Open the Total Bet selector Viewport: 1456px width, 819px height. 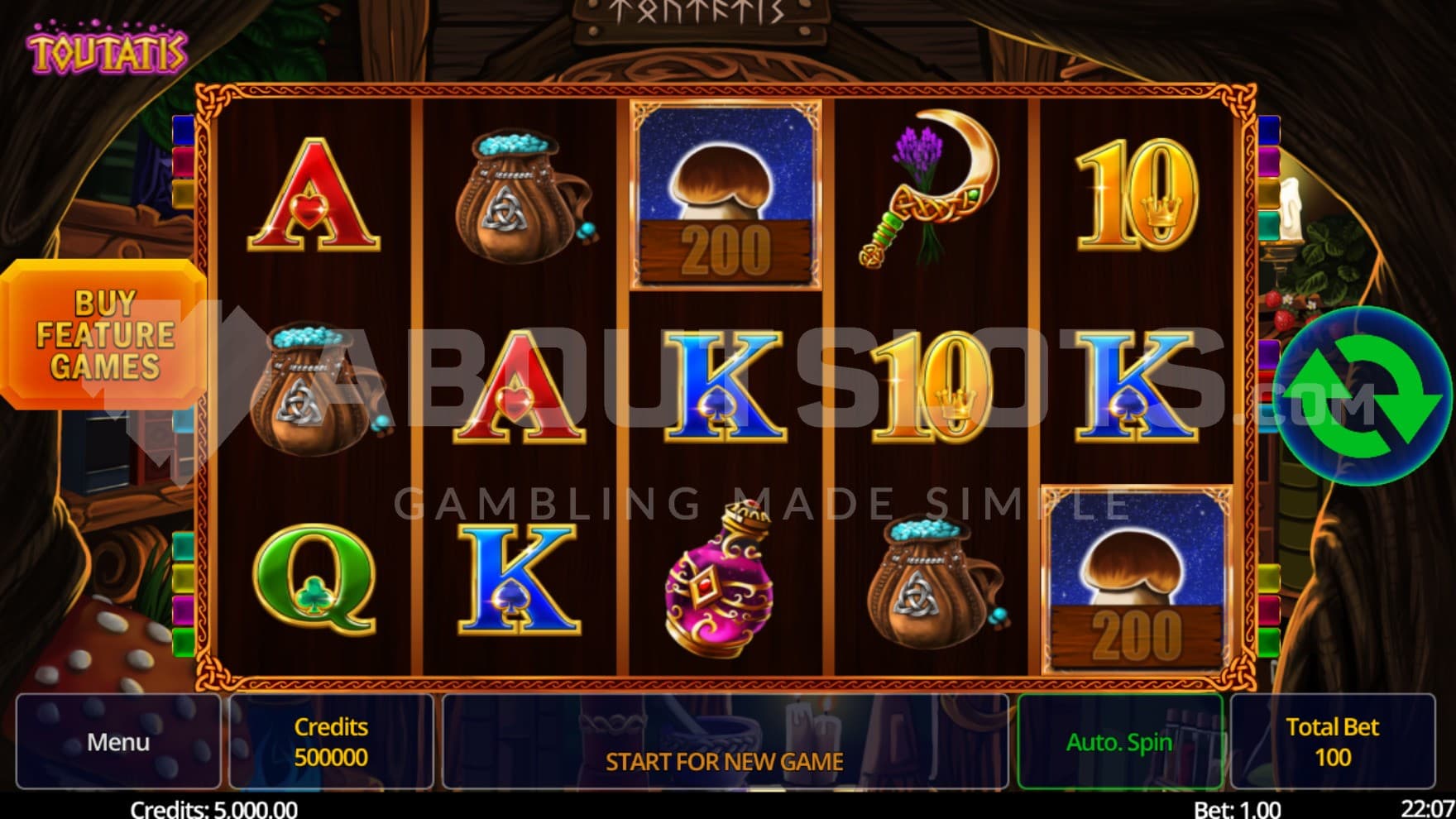tap(1332, 741)
